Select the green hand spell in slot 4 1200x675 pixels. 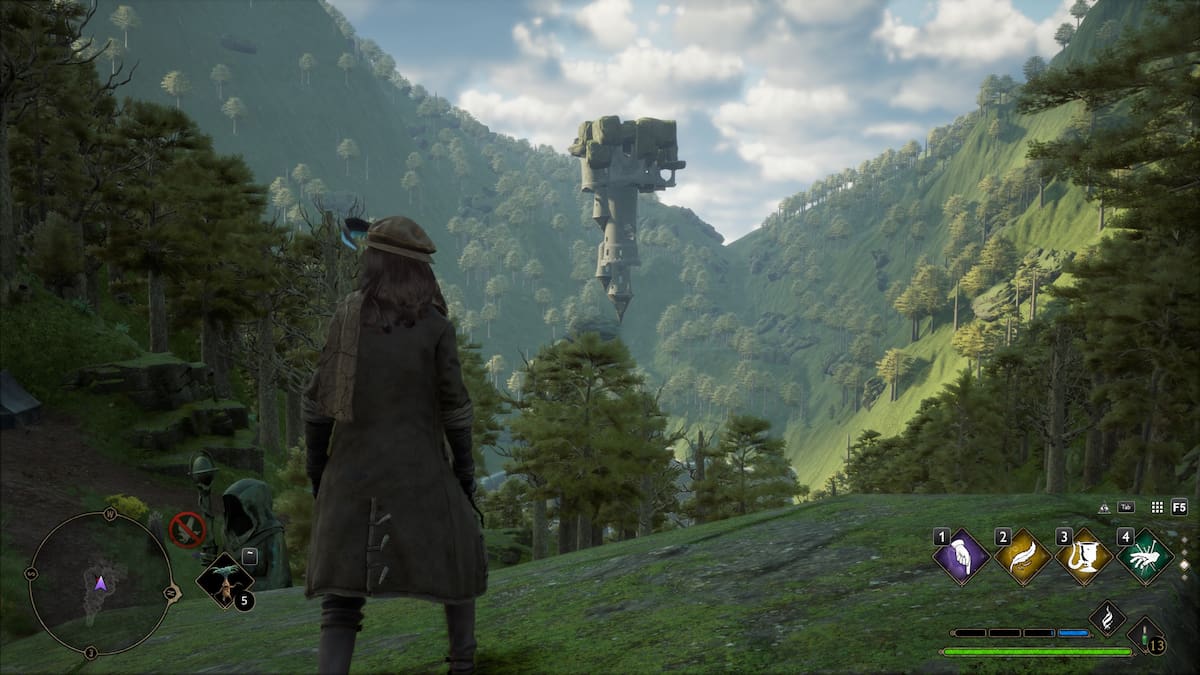click(1145, 557)
